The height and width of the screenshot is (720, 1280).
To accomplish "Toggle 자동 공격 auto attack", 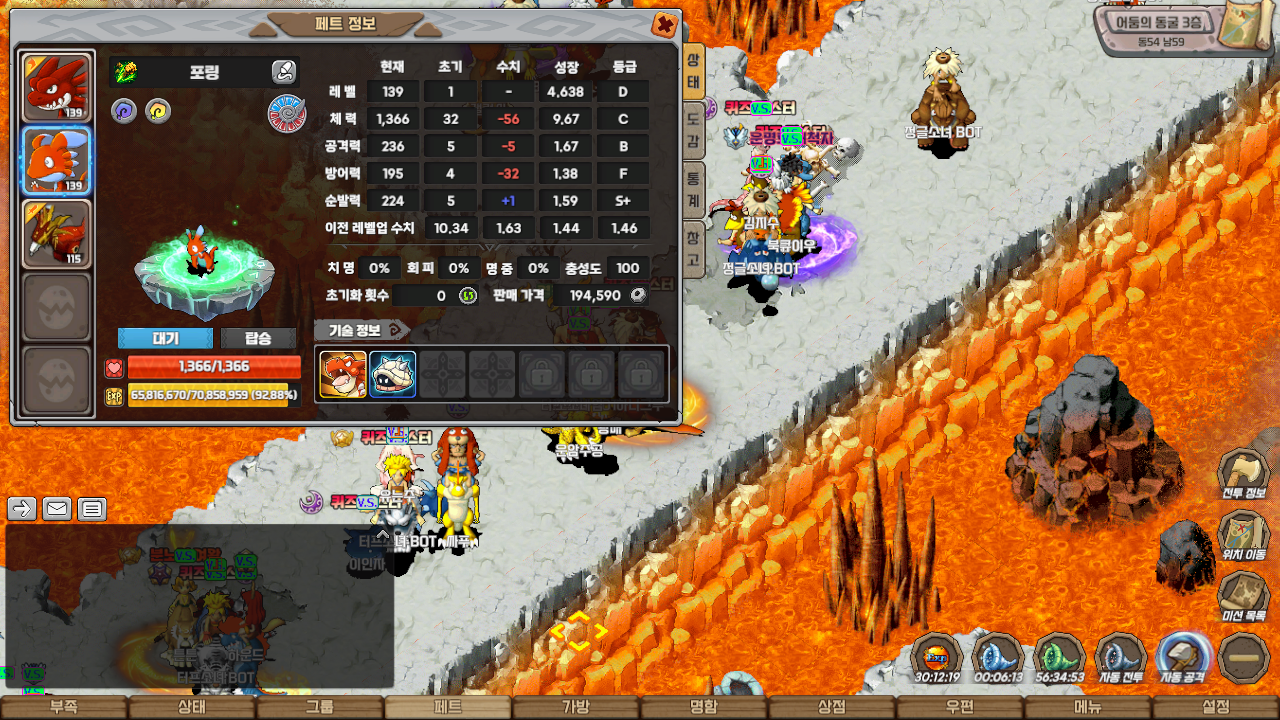I will click(x=1183, y=660).
